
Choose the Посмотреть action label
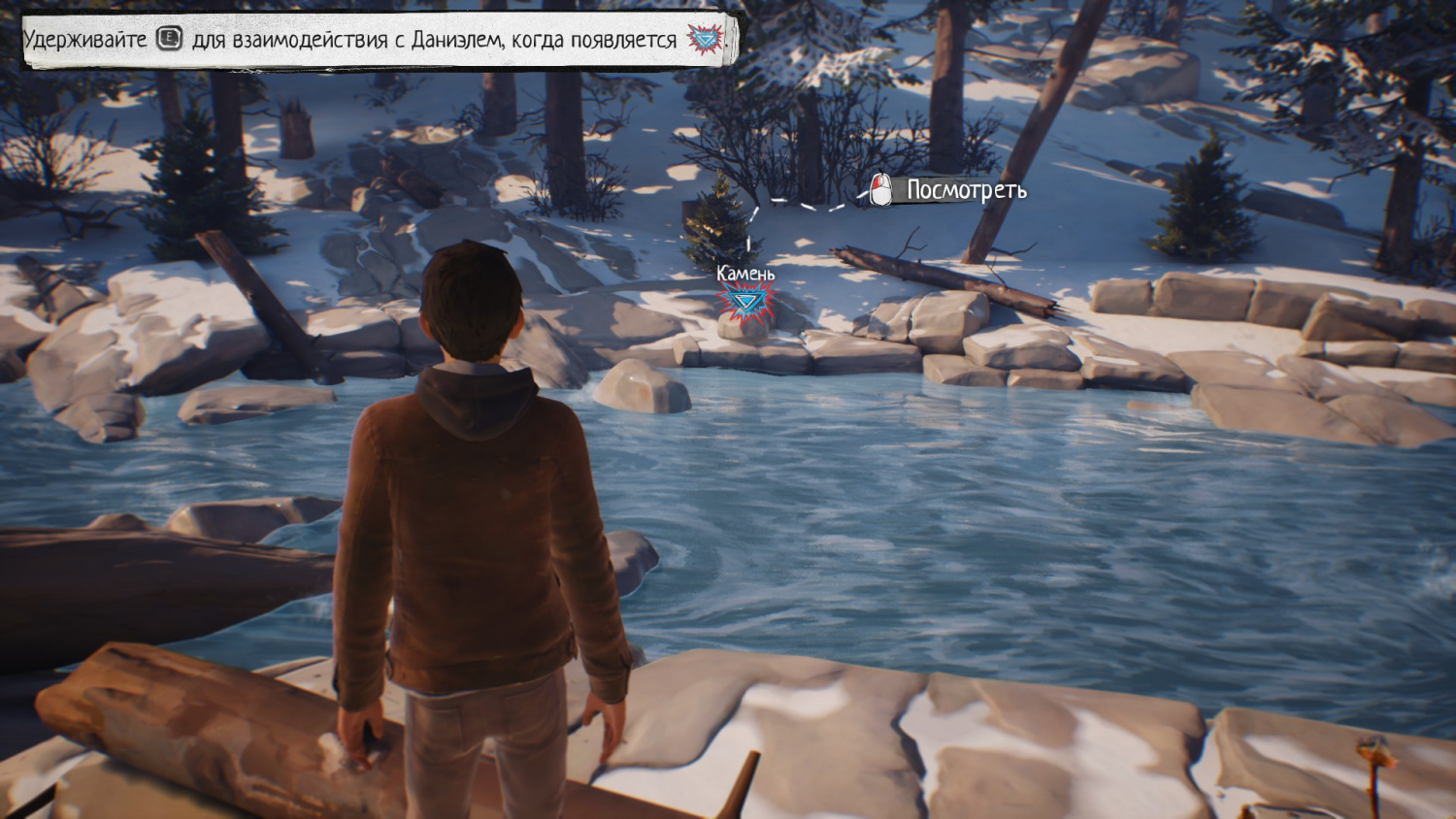(965, 190)
